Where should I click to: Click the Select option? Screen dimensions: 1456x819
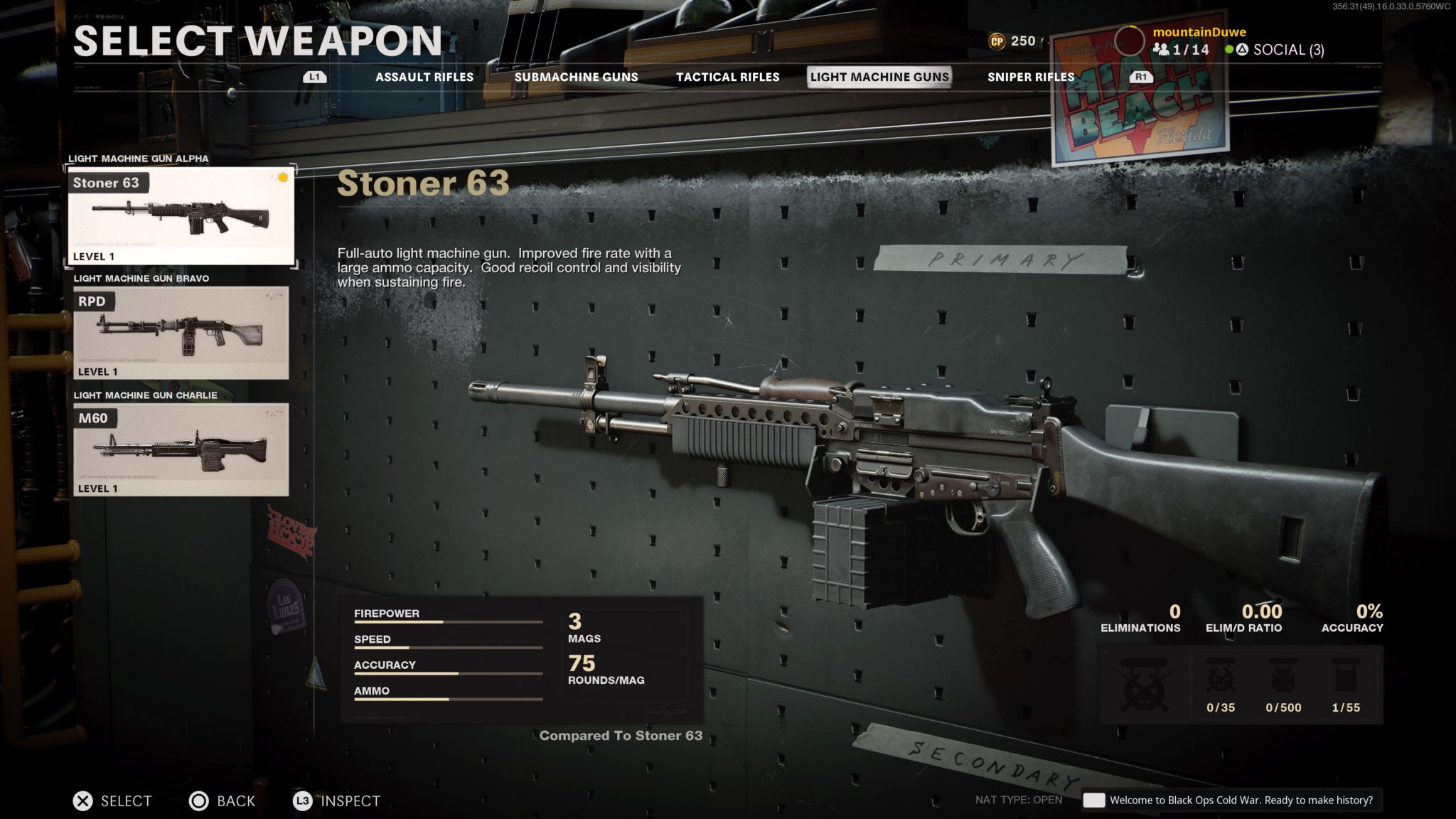(x=112, y=801)
